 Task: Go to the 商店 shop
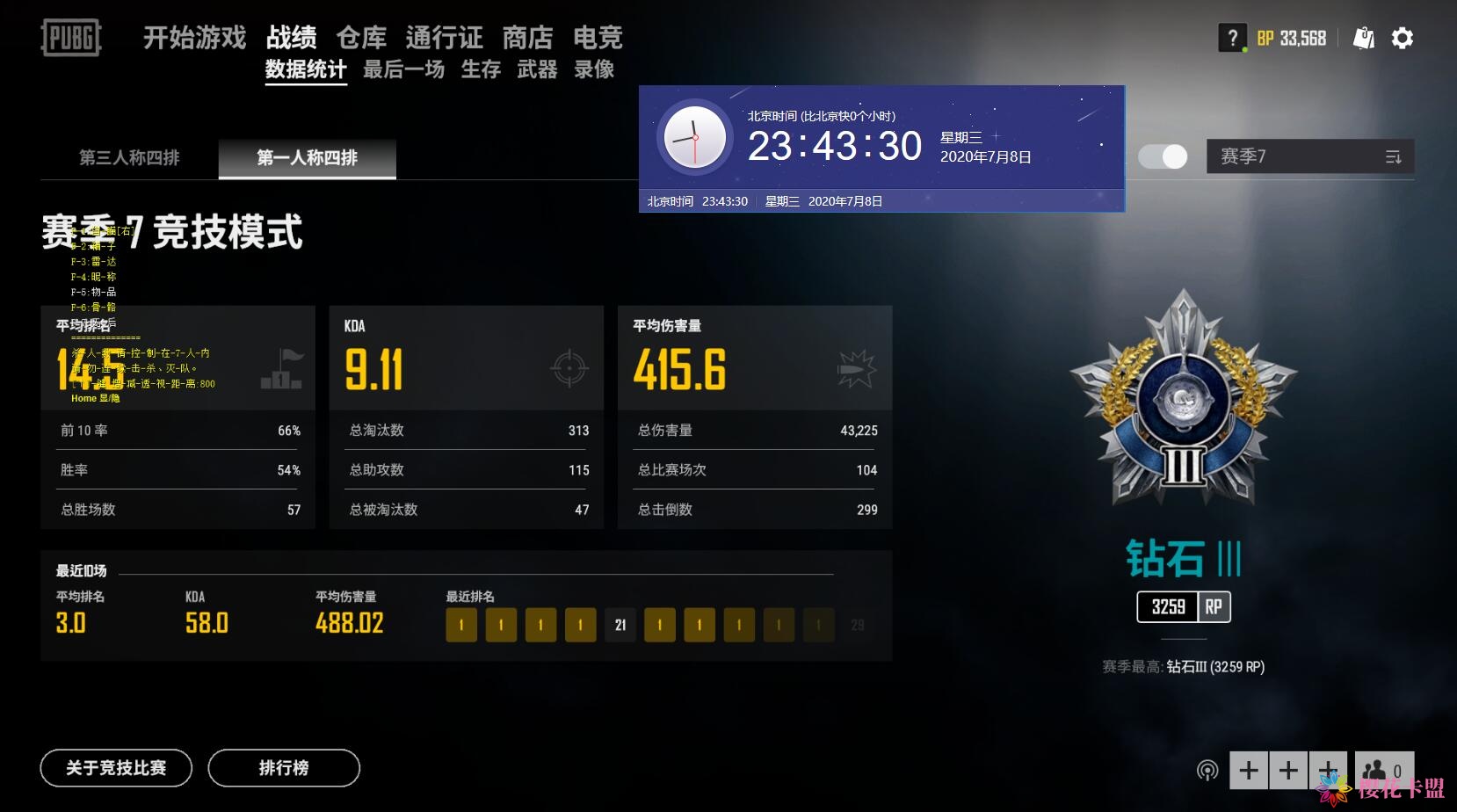pos(527,38)
